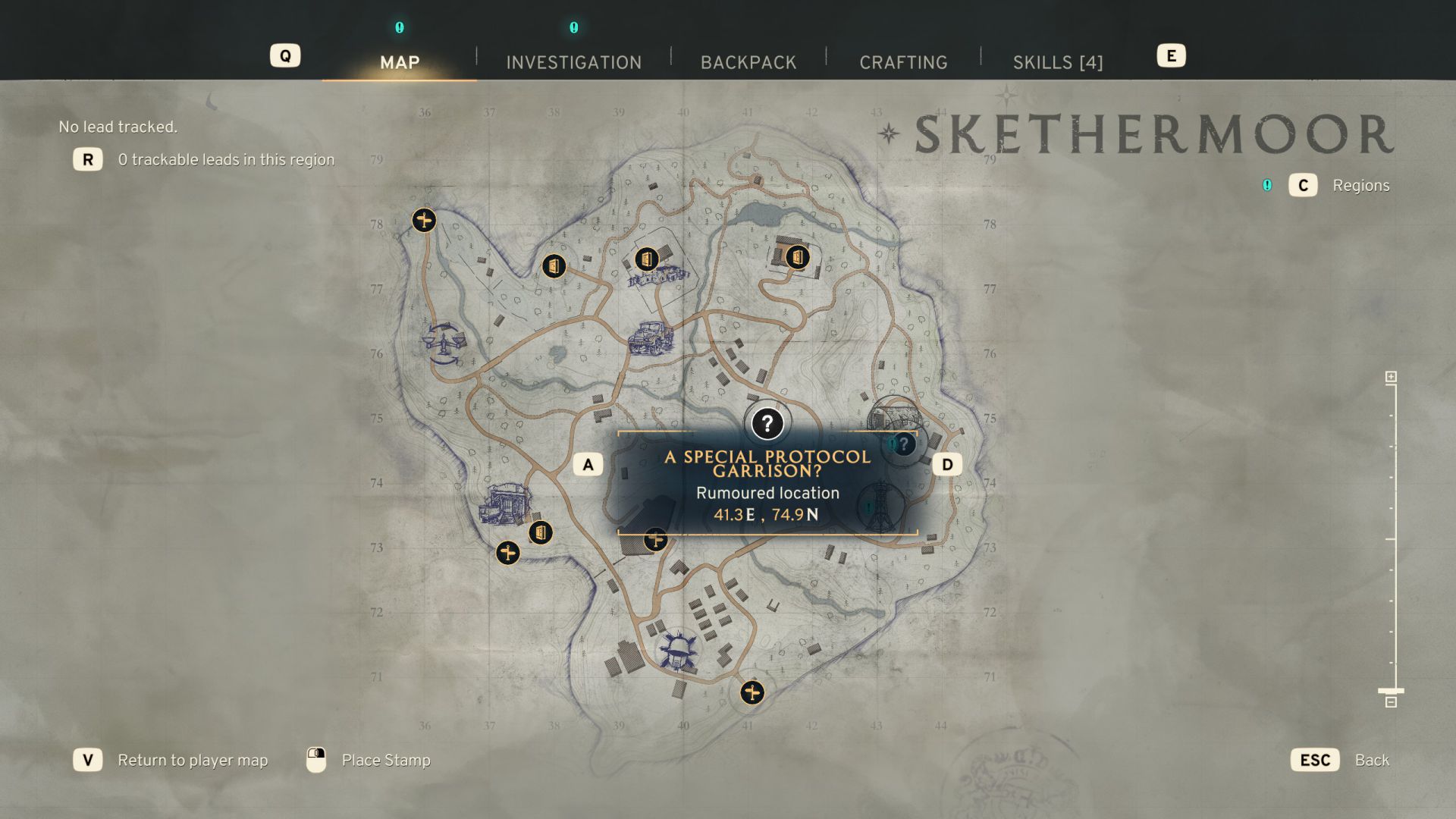Image resolution: width=1456 pixels, height=819 pixels.
Task: Show the Skills [4] tab
Action: coord(1058,62)
